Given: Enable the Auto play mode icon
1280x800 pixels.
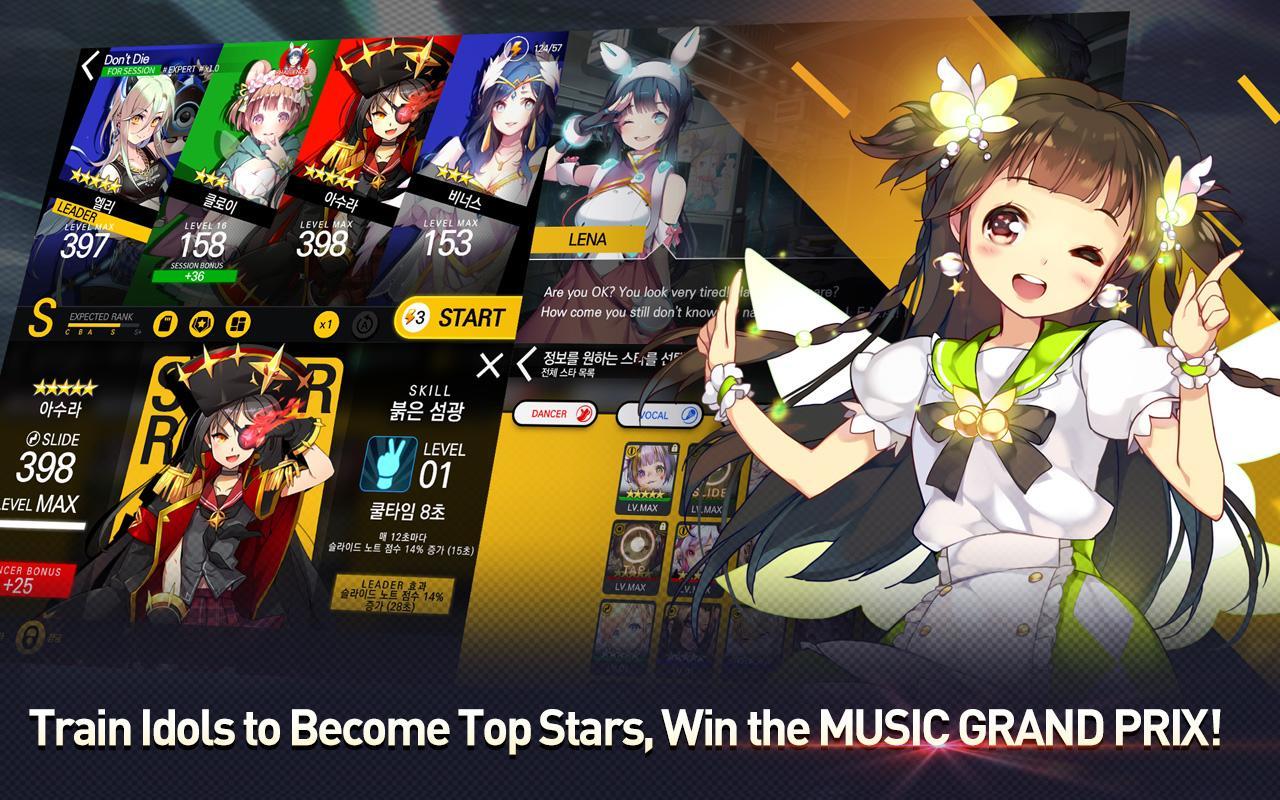Looking at the screenshot, I should (x=366, y=324).
